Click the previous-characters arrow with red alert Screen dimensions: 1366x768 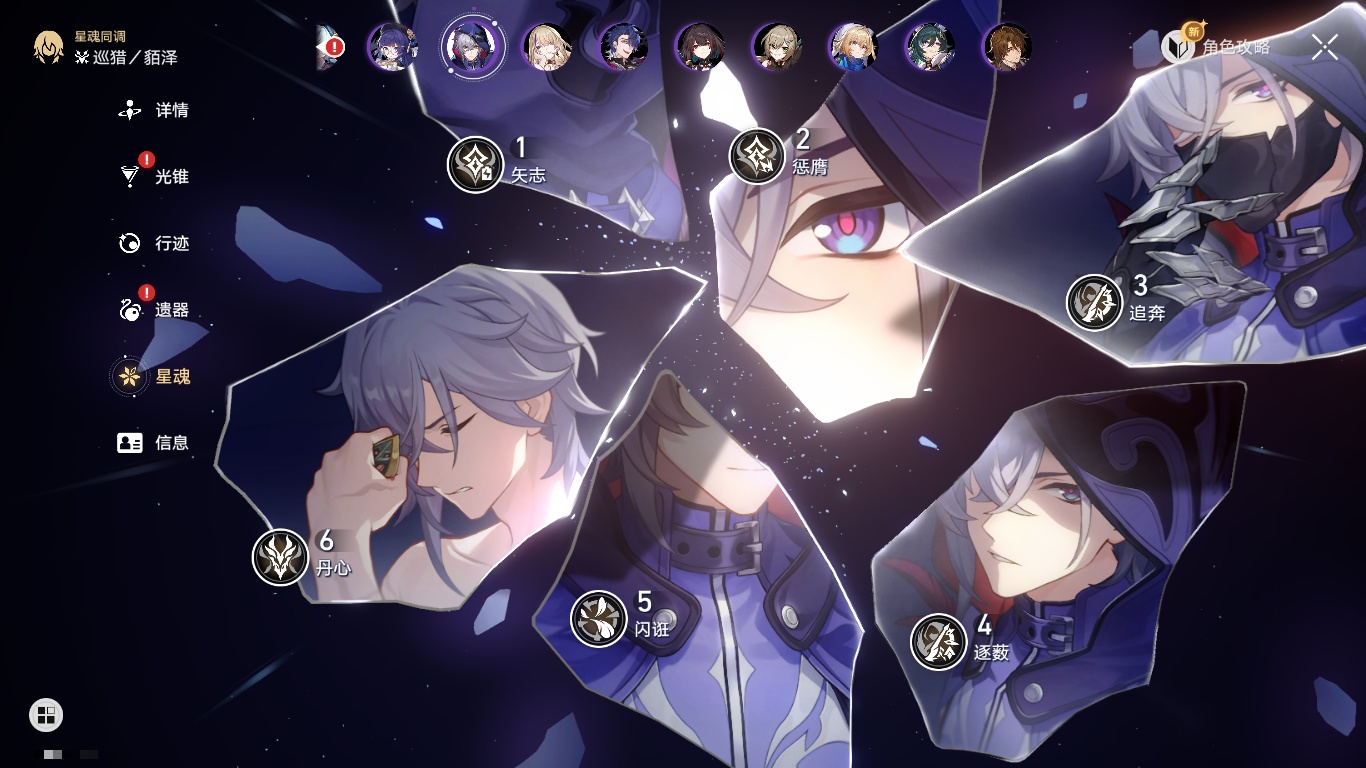pos(329,47)
